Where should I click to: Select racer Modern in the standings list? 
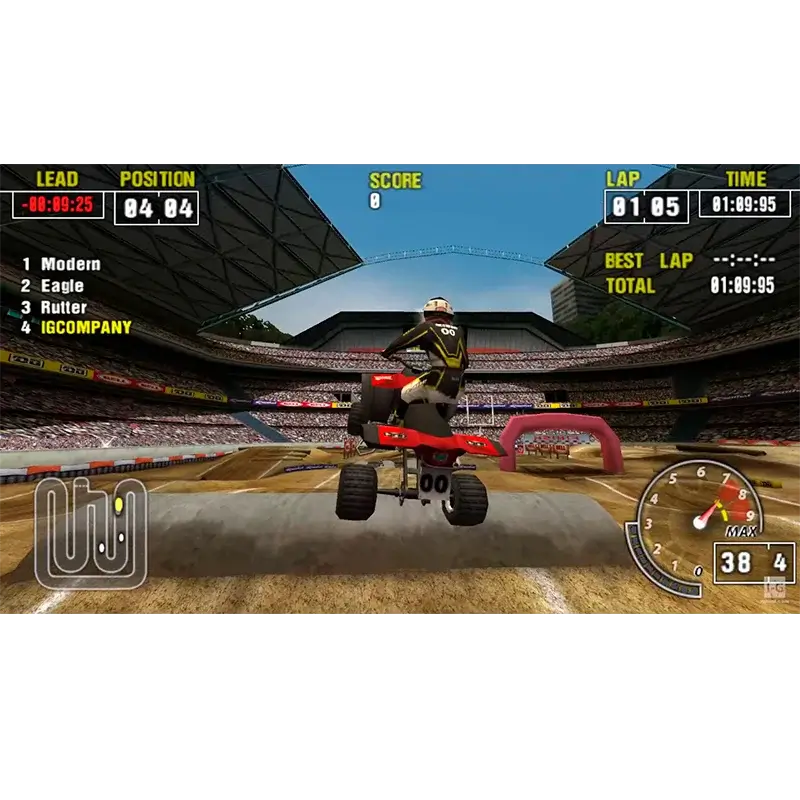click(69, 264)
